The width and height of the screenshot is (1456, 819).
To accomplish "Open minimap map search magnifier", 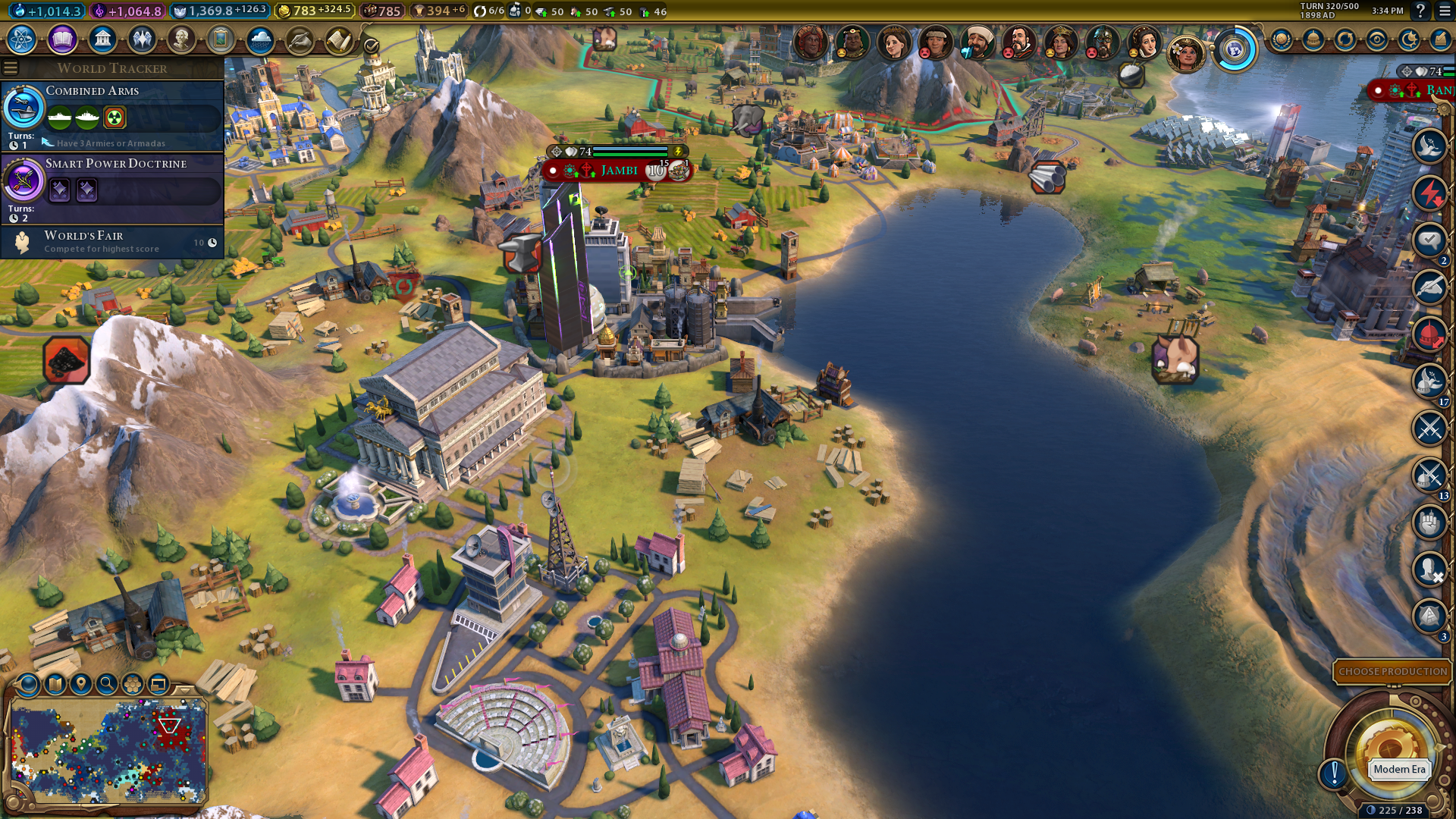I will pyautogui.click(x=107, y=684).
